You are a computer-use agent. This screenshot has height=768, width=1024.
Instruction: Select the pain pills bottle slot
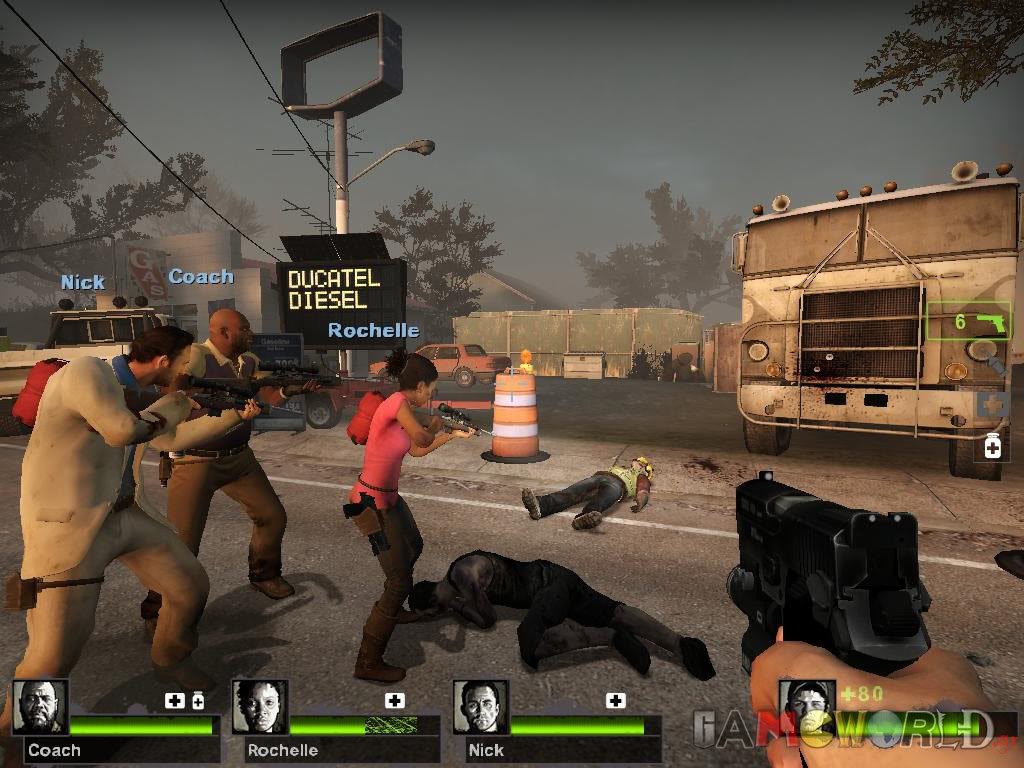coord(992,446)
